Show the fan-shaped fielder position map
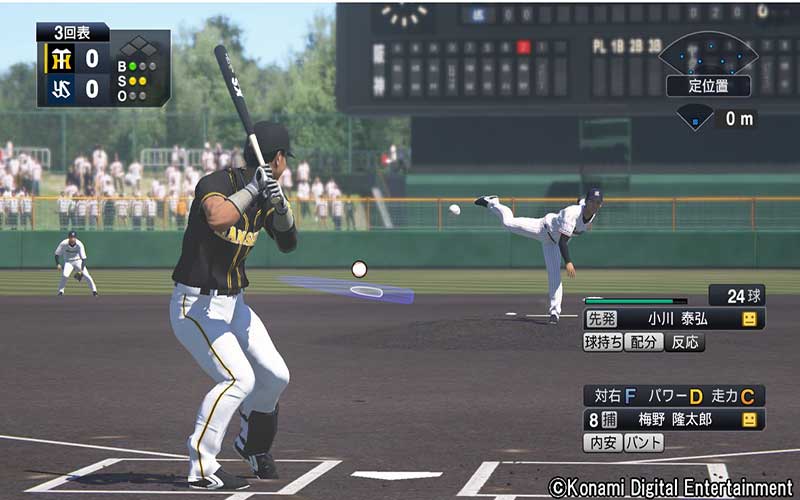The height and width of the screenshot is (500, 800). 708,52
